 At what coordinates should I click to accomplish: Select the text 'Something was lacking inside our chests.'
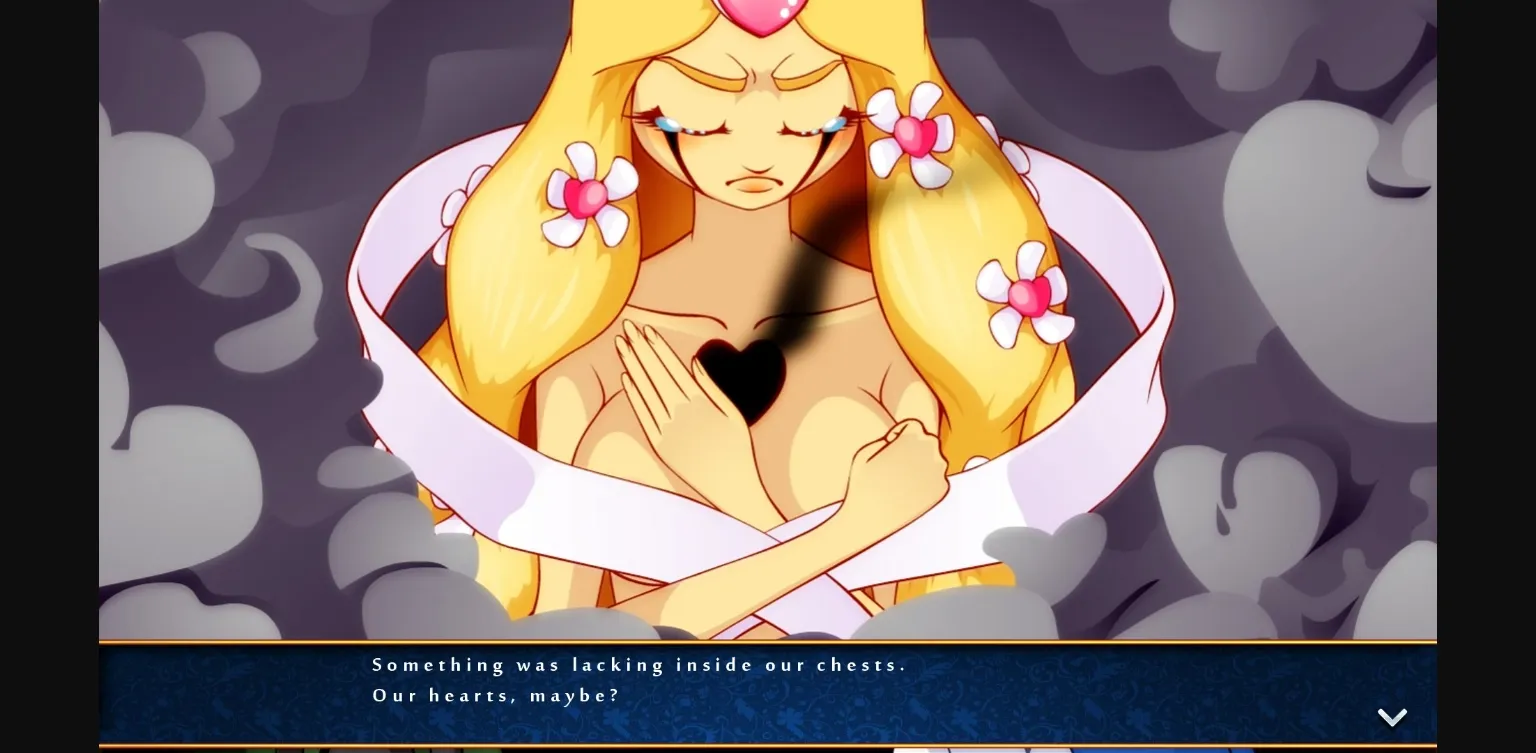point(639,664)
